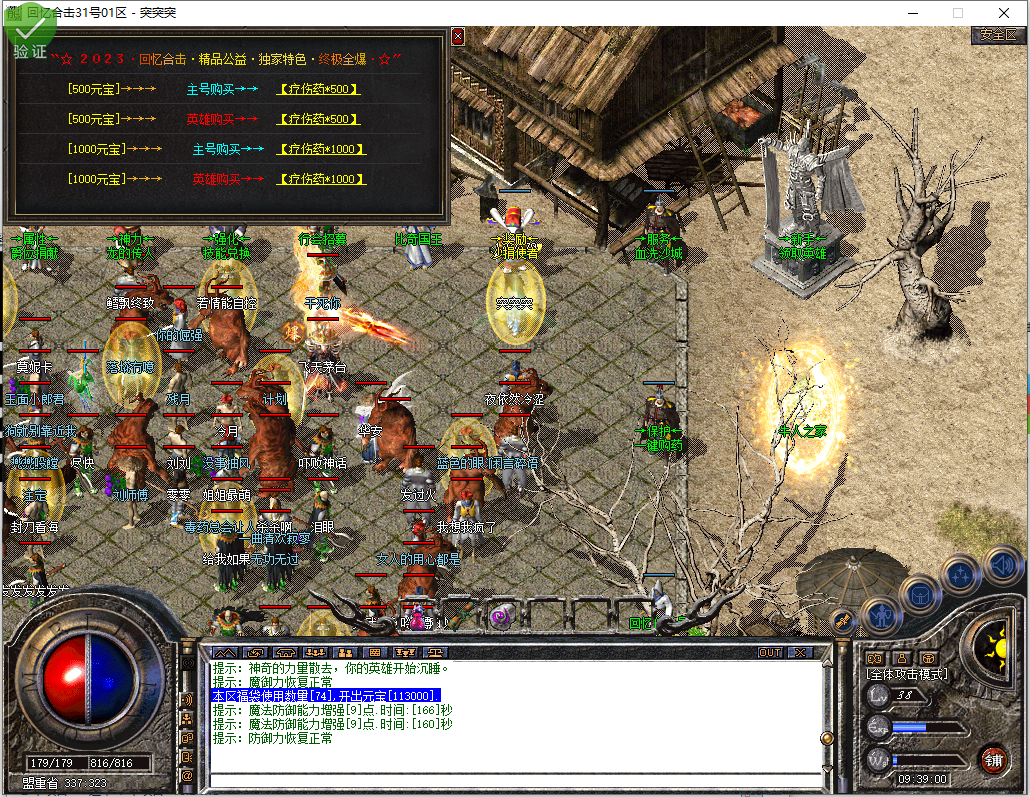1030x797 pixels.
Task: Minimize the game window
Action: 911,13
